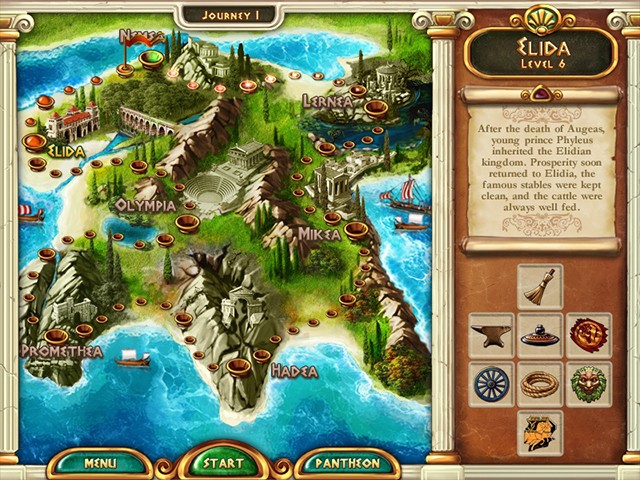Click the large bowl marker above Promethea
This screenshot has height=480, width=640.
(x=57, y=336)
